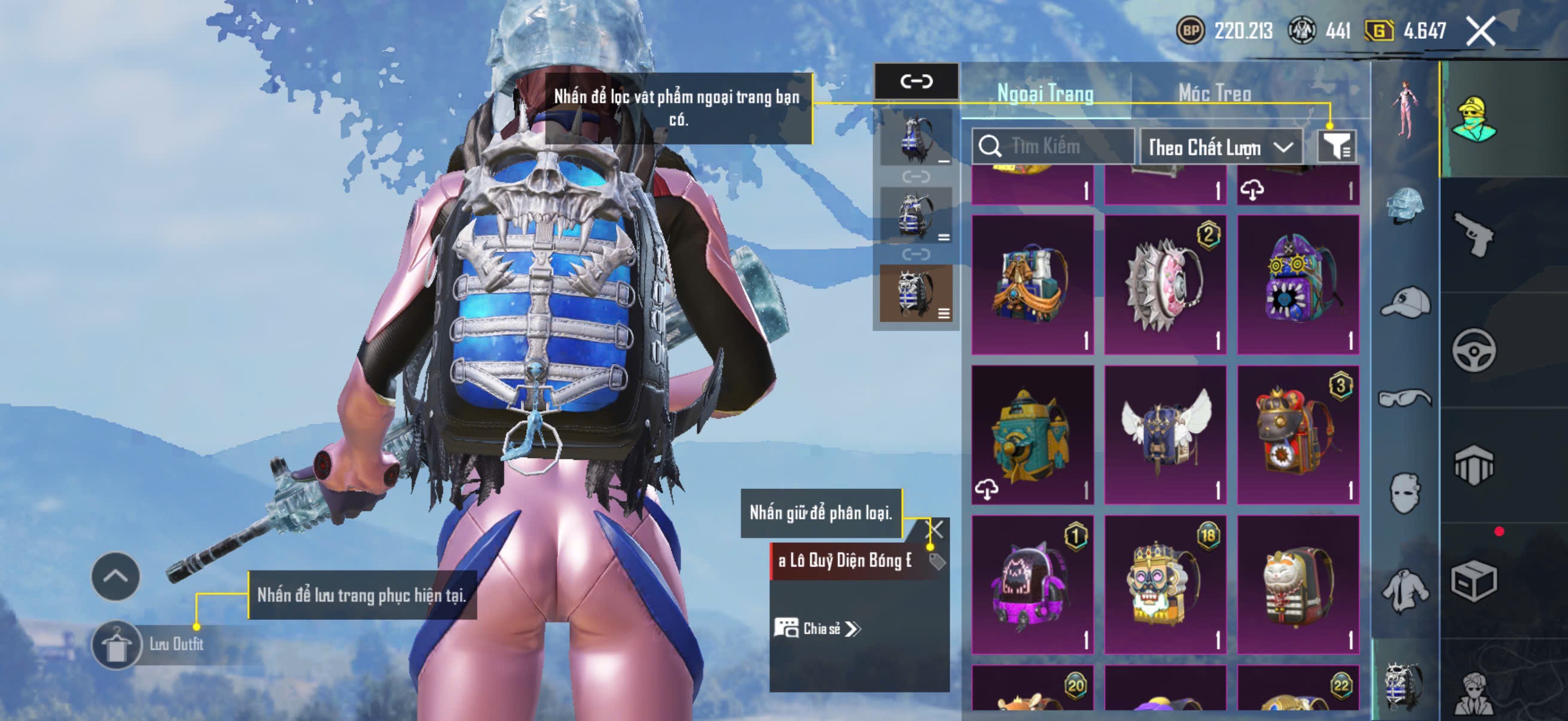The height and width of the screenshot is (721, 1568).
Task: Select the lucky cat backpack skin
Action: coord(1298,585)
